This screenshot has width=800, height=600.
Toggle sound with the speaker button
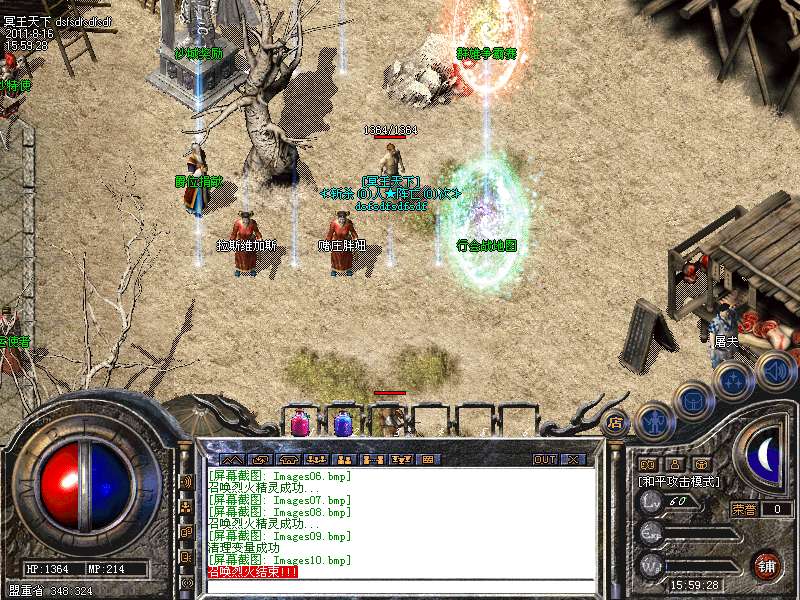click(x=774, y=370)
